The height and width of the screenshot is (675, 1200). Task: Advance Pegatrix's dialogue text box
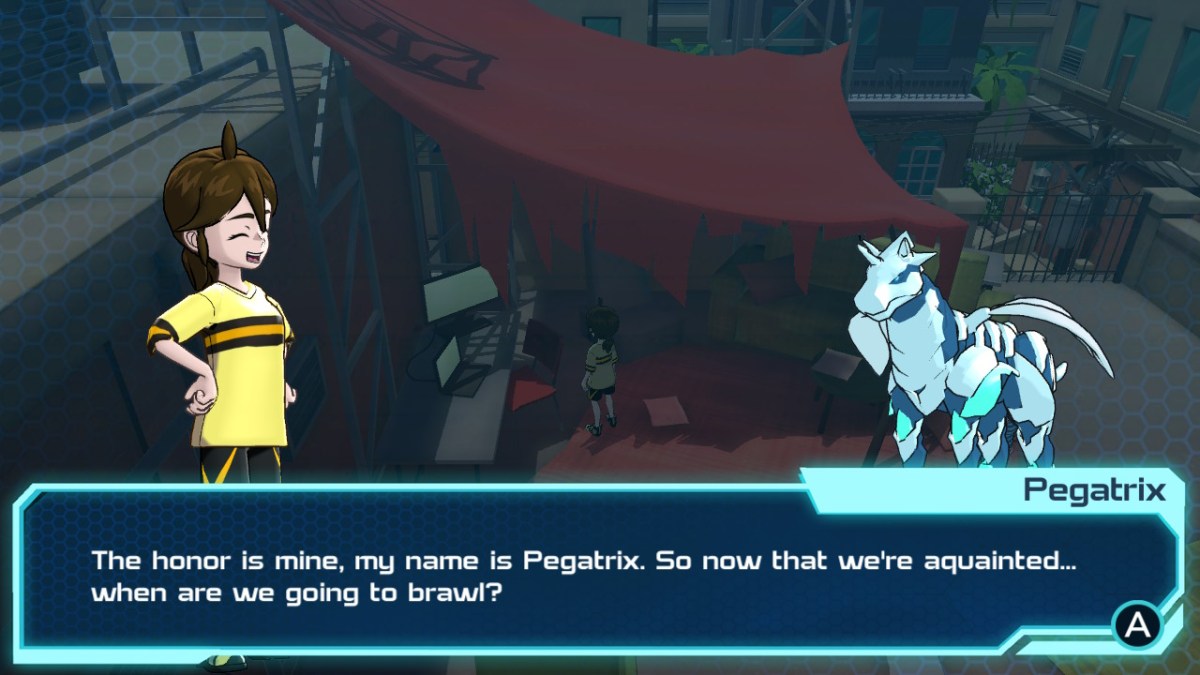click(1137, 625)
